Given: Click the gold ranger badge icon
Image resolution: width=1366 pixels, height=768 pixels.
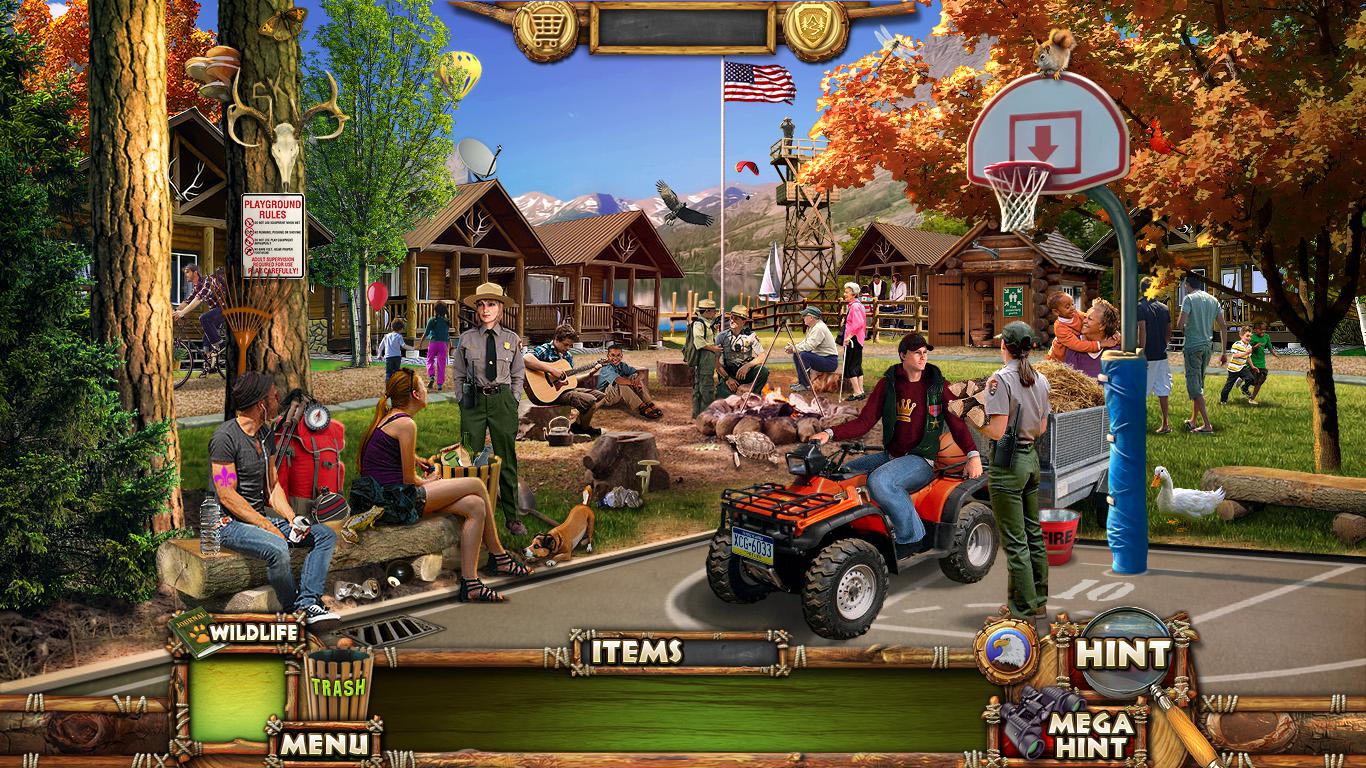Looking at the screenshot, I should click(x=815, y=28).
